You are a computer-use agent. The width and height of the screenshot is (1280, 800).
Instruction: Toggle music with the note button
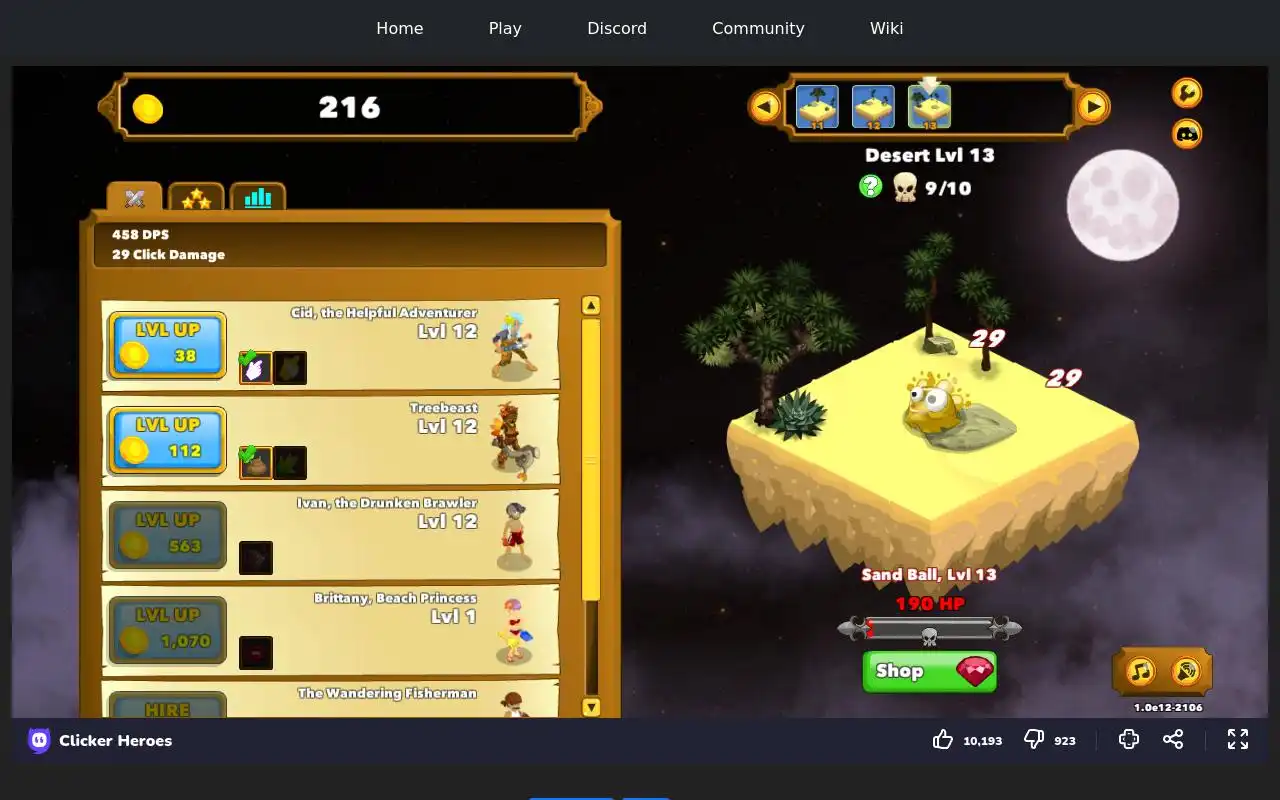1141,671
